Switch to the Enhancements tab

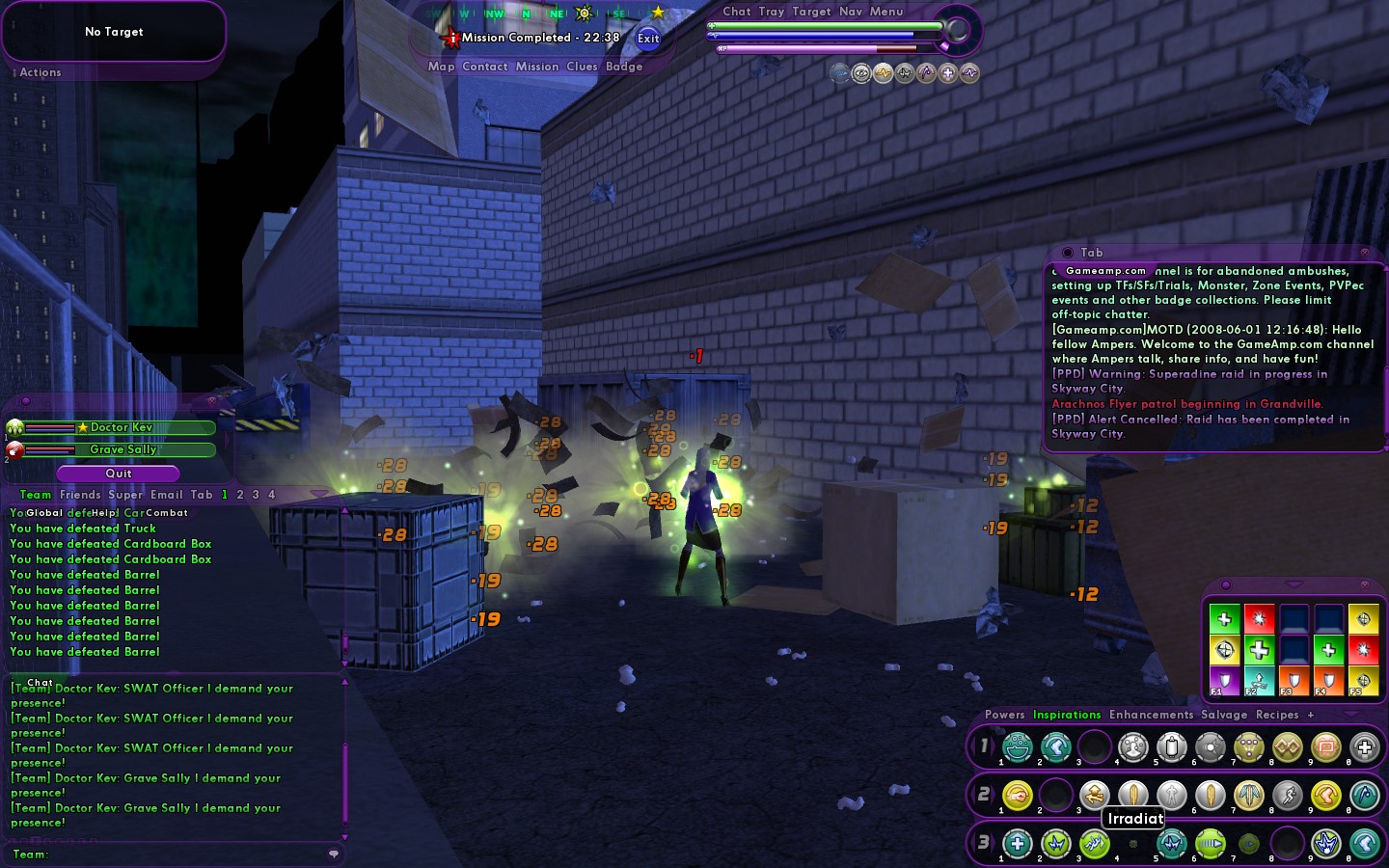[x=1151, y=715]
